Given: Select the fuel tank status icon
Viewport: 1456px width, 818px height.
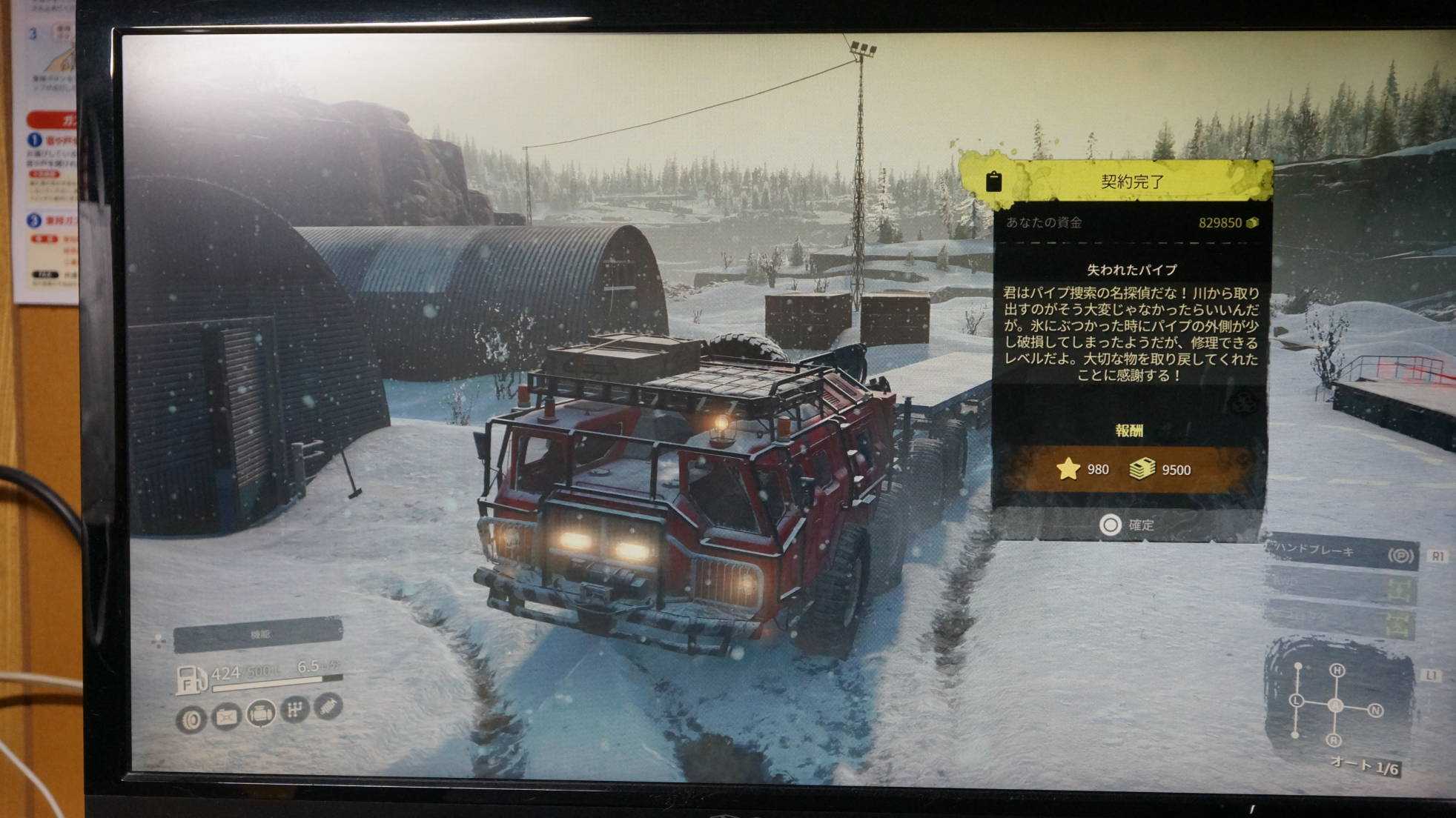Looking at the screenshot, I should coord(227,716).
